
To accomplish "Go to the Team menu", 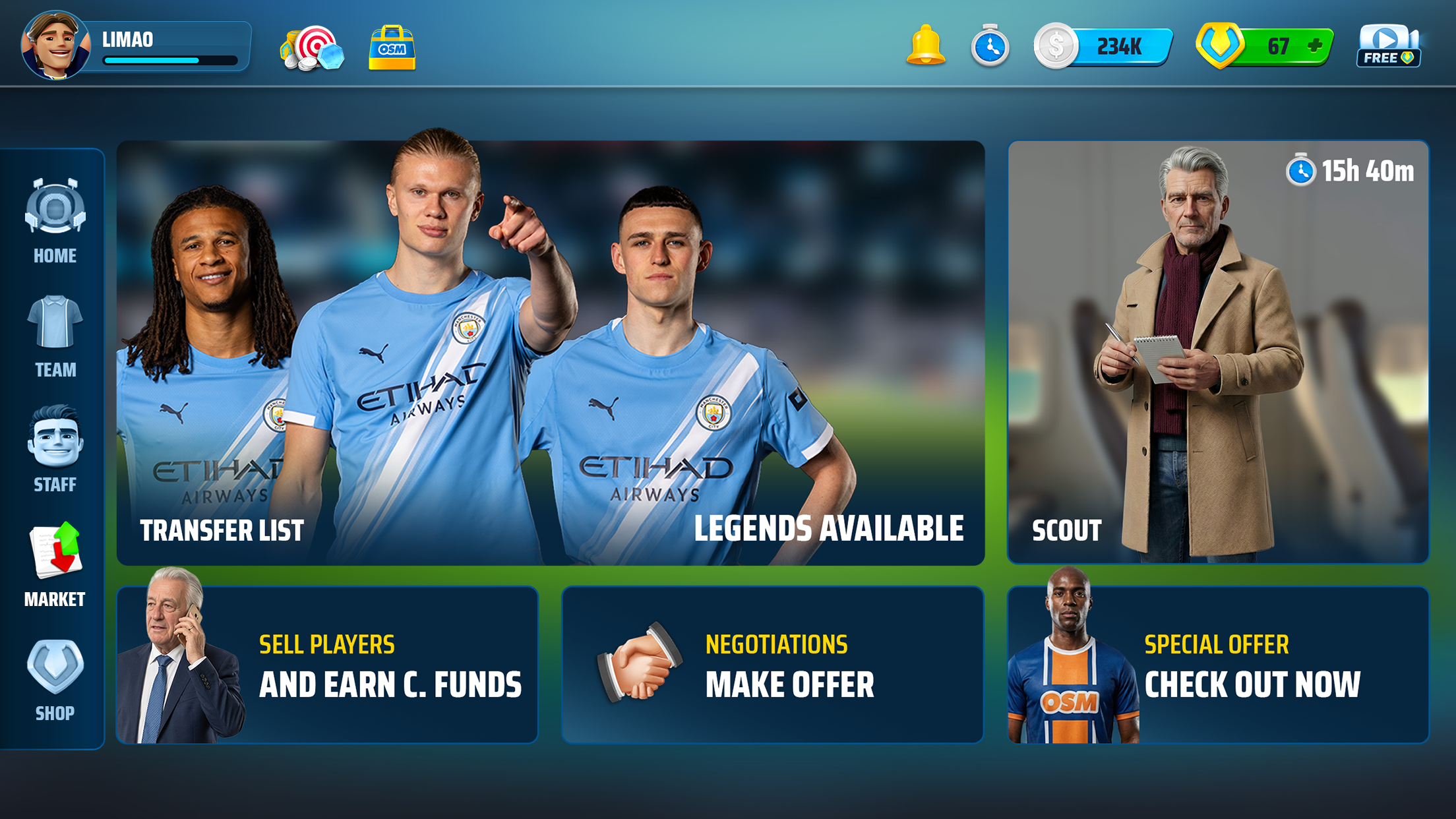I will click(x=55, y=336).
